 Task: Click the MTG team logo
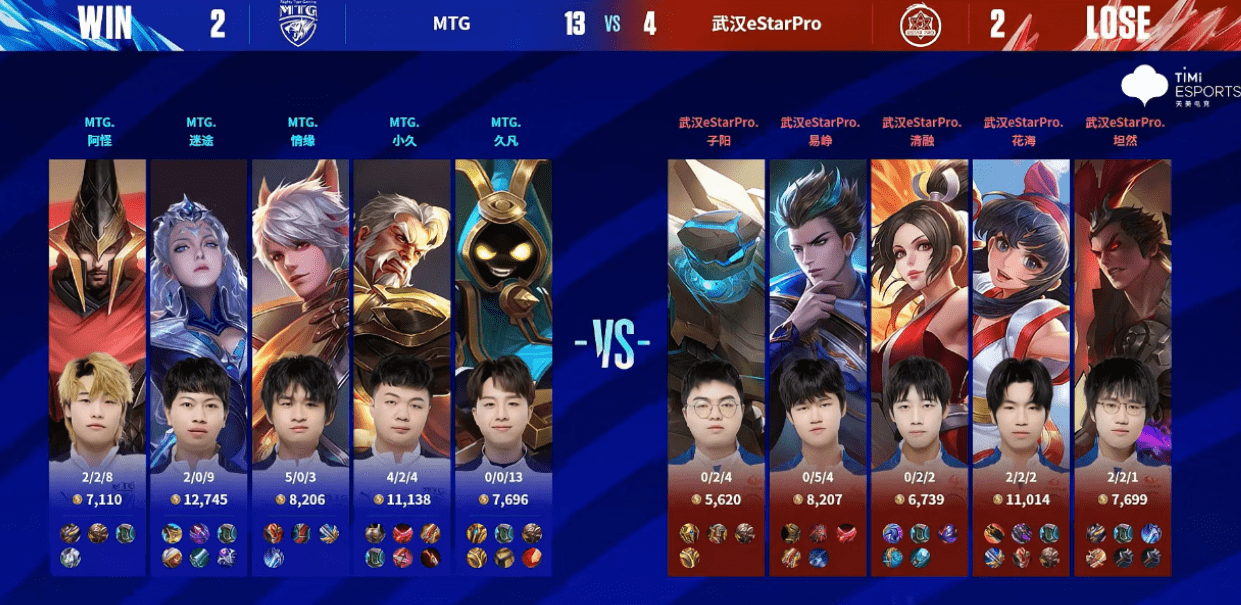298,24
